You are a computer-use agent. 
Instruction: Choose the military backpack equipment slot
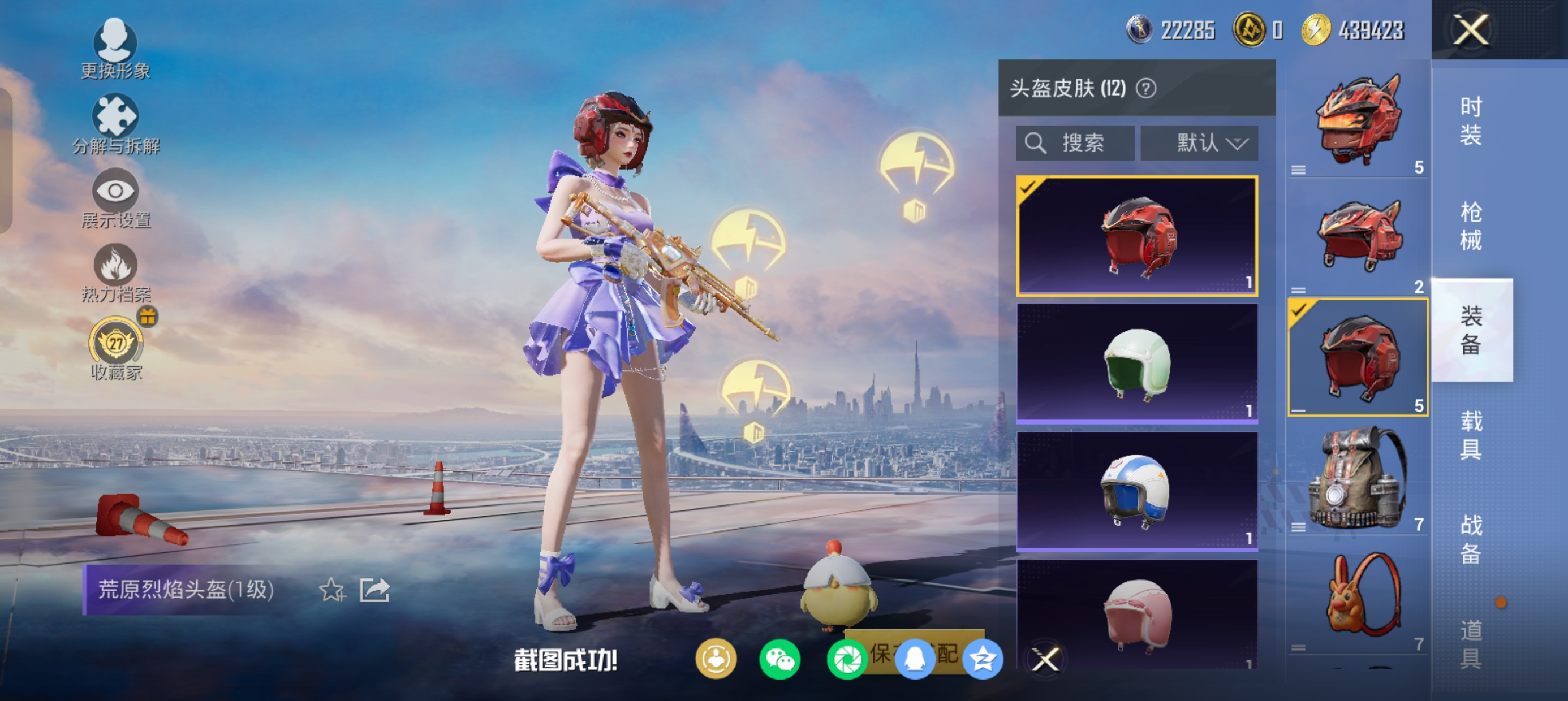(1358, 478)
